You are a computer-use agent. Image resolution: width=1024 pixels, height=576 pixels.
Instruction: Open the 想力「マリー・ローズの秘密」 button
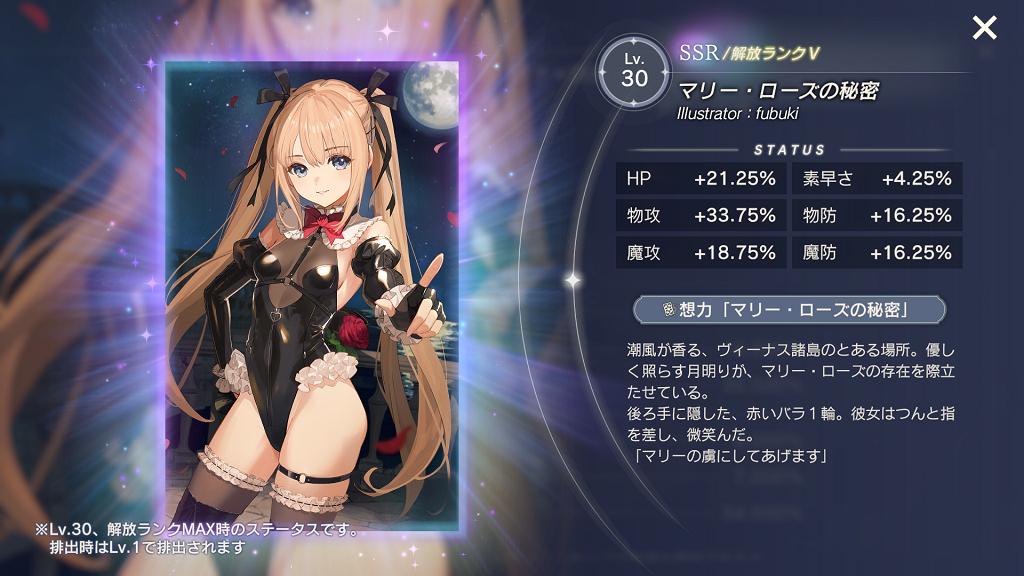789,310
